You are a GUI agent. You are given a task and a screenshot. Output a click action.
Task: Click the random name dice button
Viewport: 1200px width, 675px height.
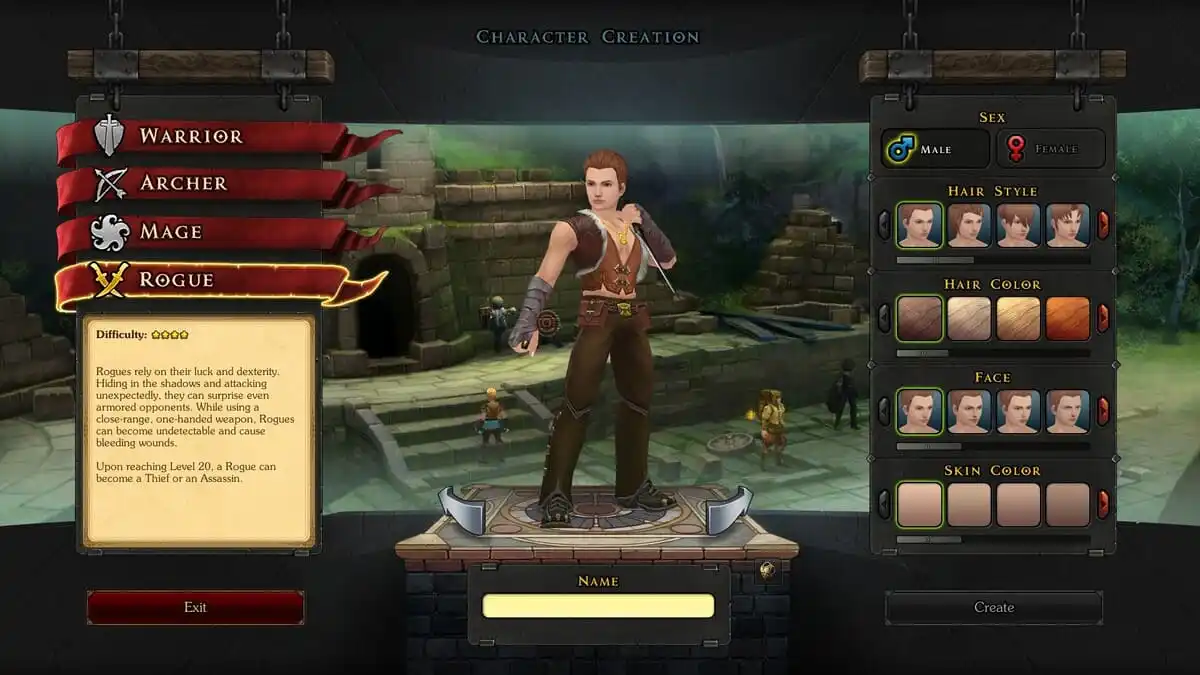767,570
